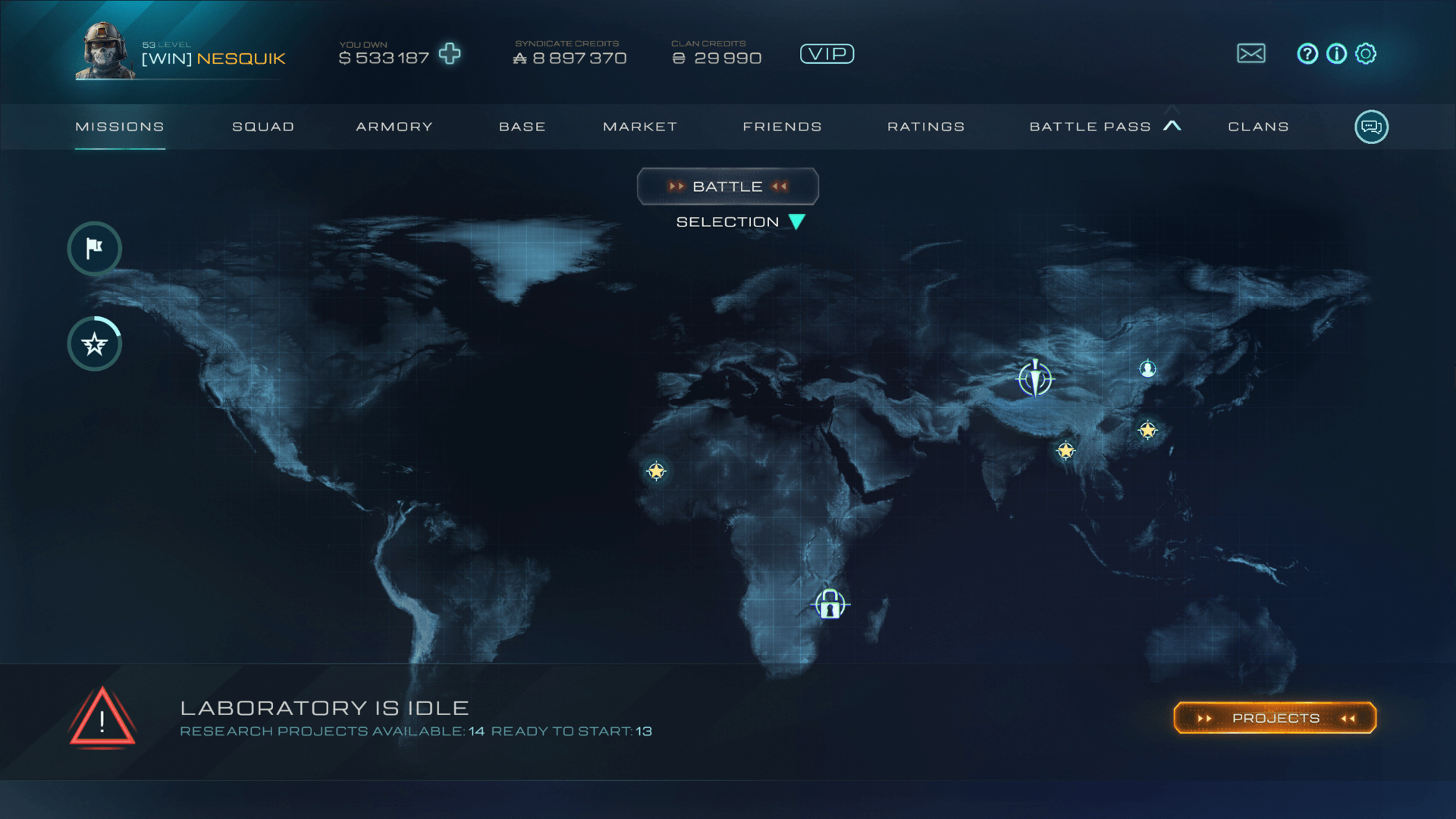Add funds with the plus icon
This screenshot has width=1456, height=819.
click(x=450, y=54)
